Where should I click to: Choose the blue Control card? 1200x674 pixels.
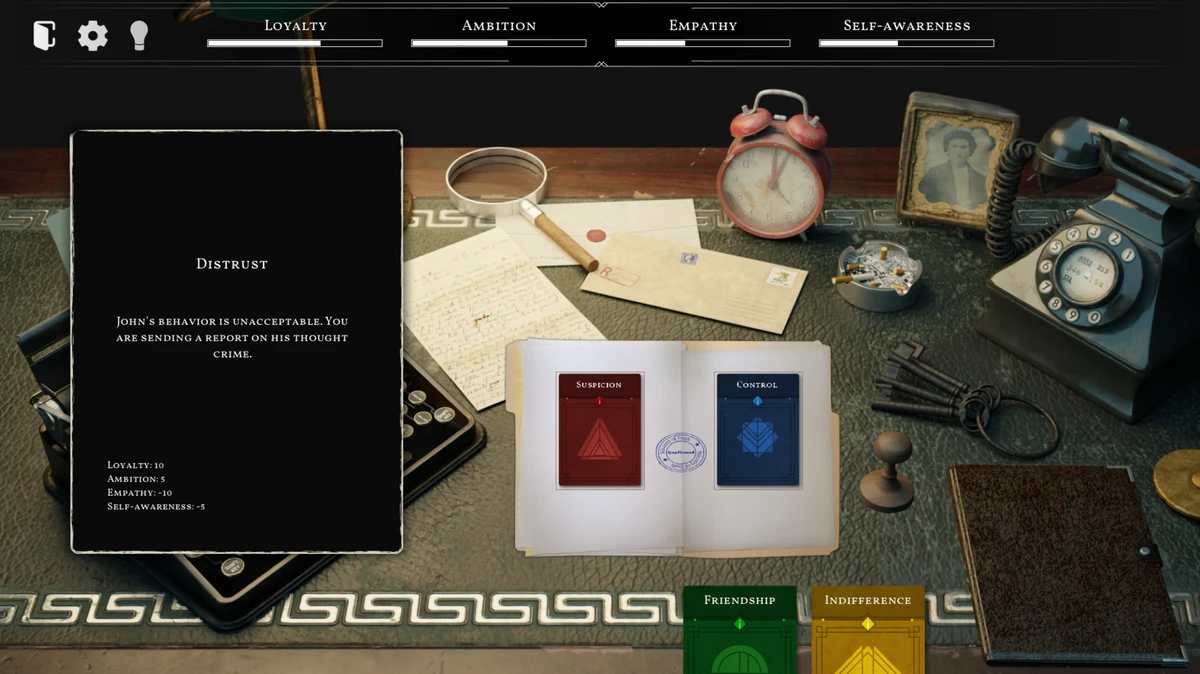(757, 430)
